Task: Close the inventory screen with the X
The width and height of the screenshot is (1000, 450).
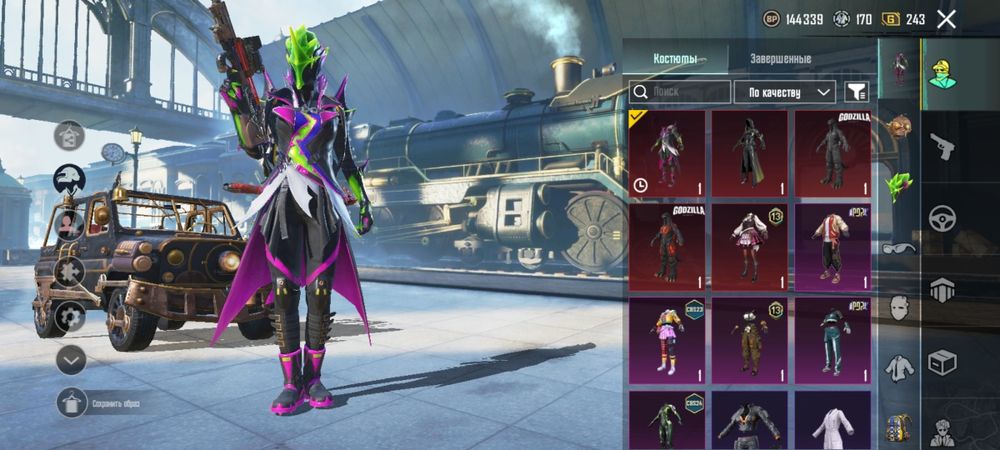Action: point(946,18)
